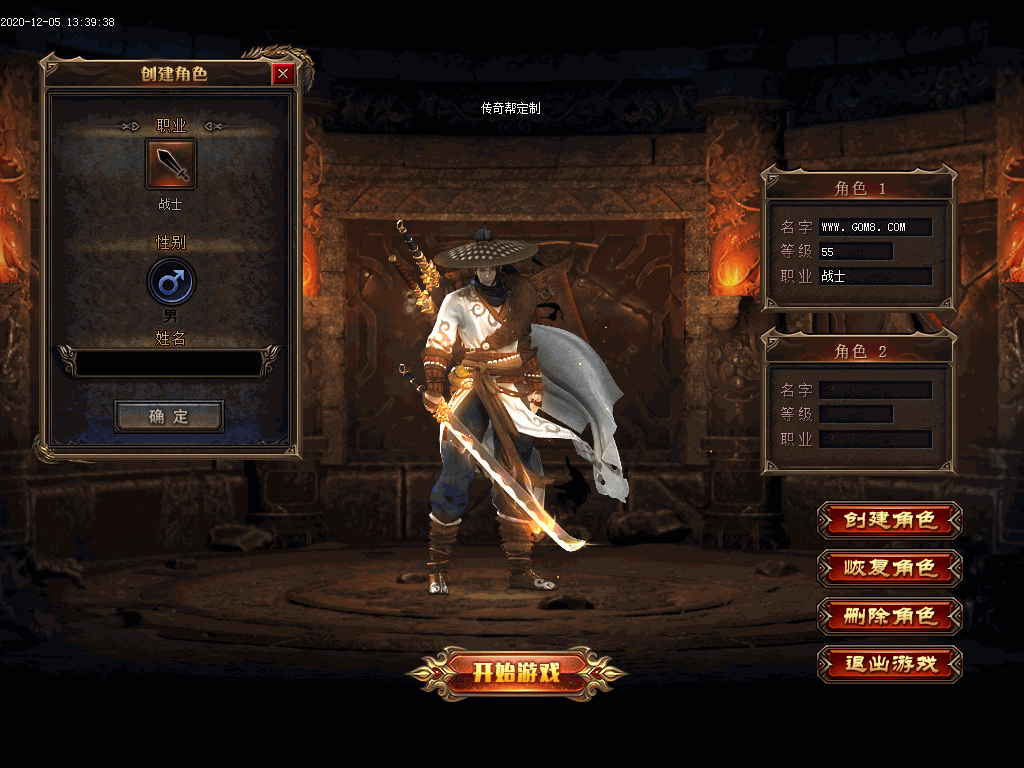Select the empty 角色 2 character panel
The image size is (1024, 768).
[859, 402]
